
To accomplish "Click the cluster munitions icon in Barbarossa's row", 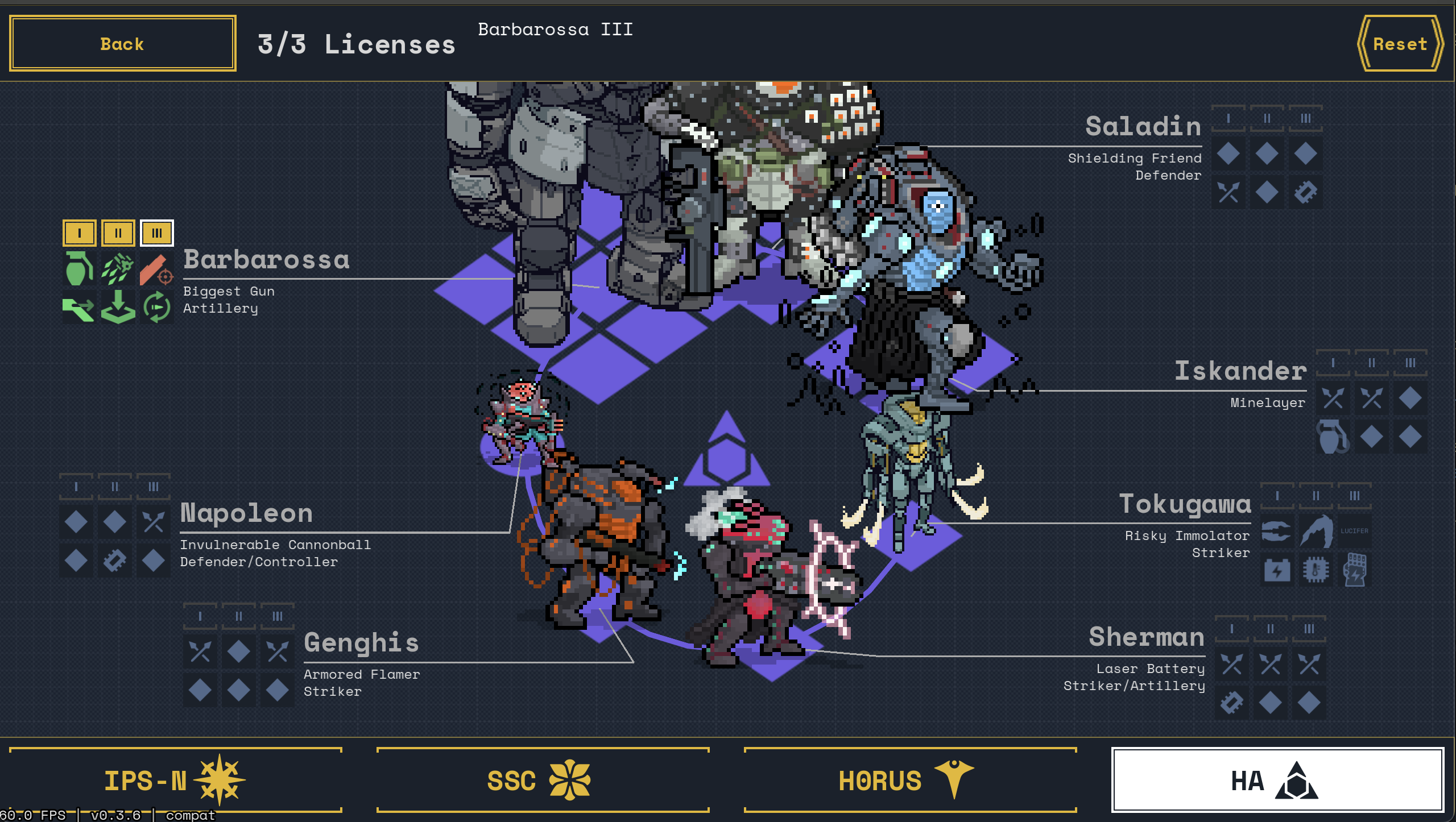I will (117, 269).
